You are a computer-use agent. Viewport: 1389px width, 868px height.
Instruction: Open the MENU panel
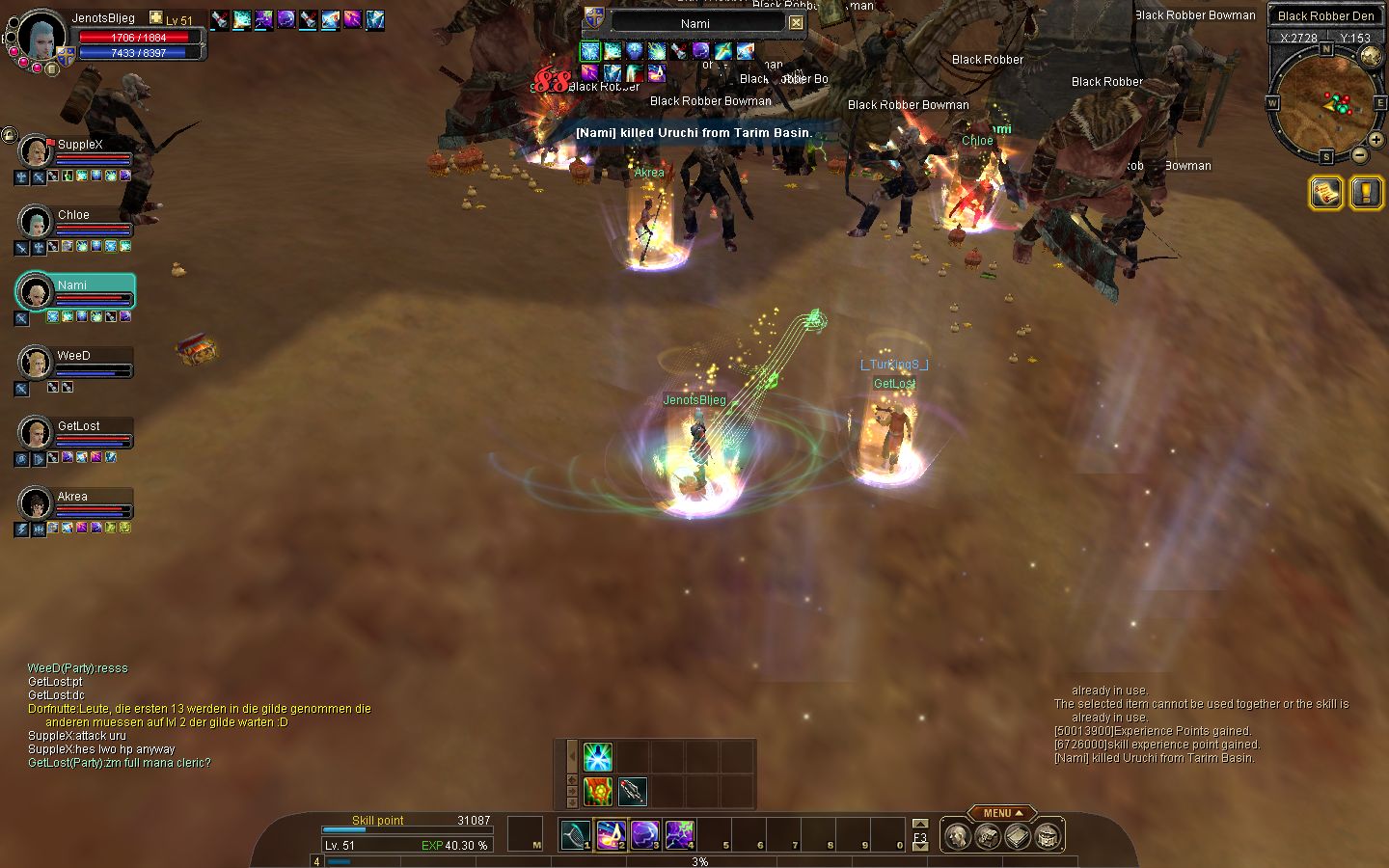click(1001, 813)
